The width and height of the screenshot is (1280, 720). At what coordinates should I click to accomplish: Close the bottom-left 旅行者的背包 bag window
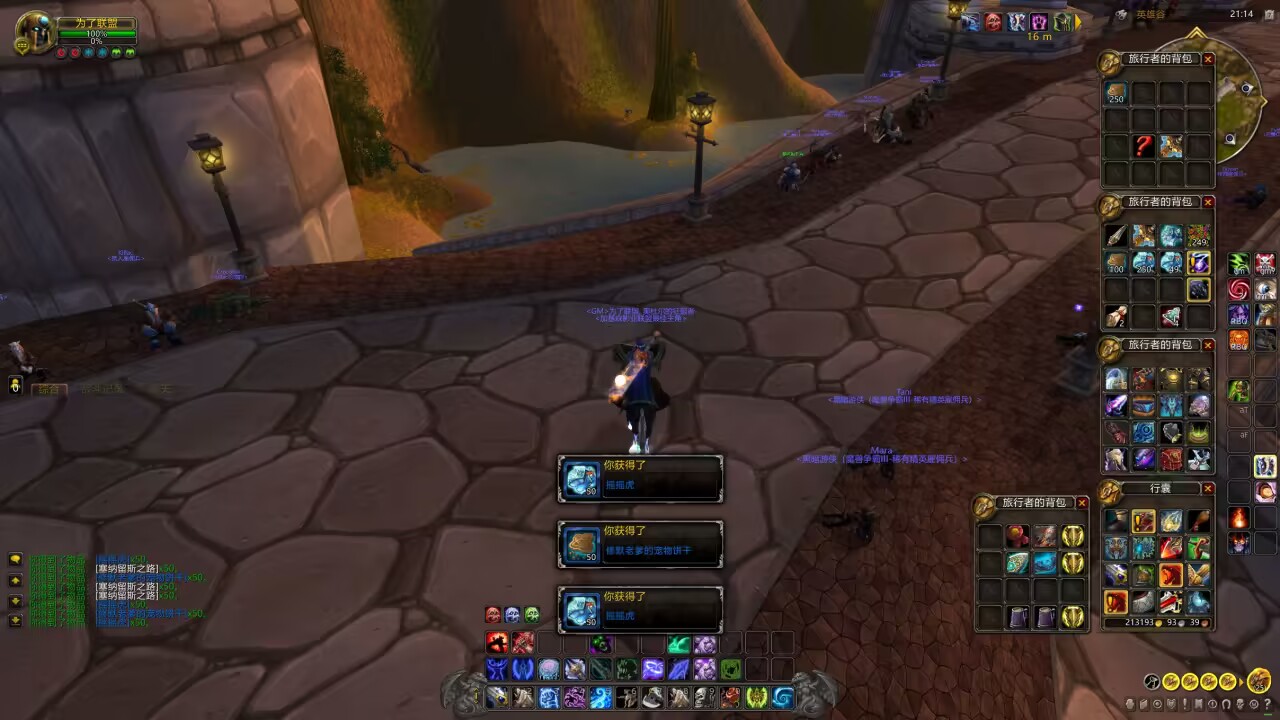point(1082,502)
